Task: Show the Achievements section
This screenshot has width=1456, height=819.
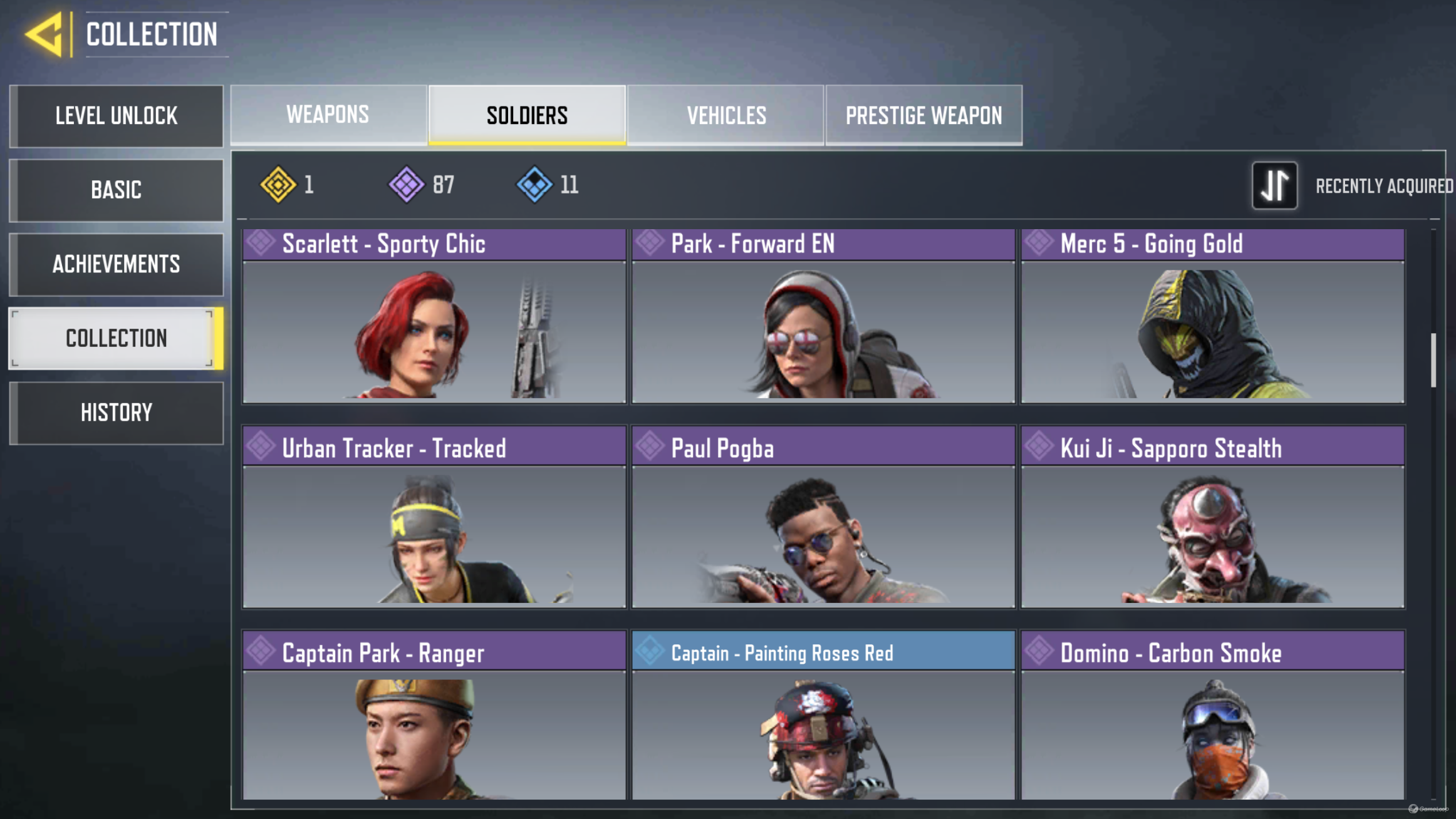Action: [117, 264]
